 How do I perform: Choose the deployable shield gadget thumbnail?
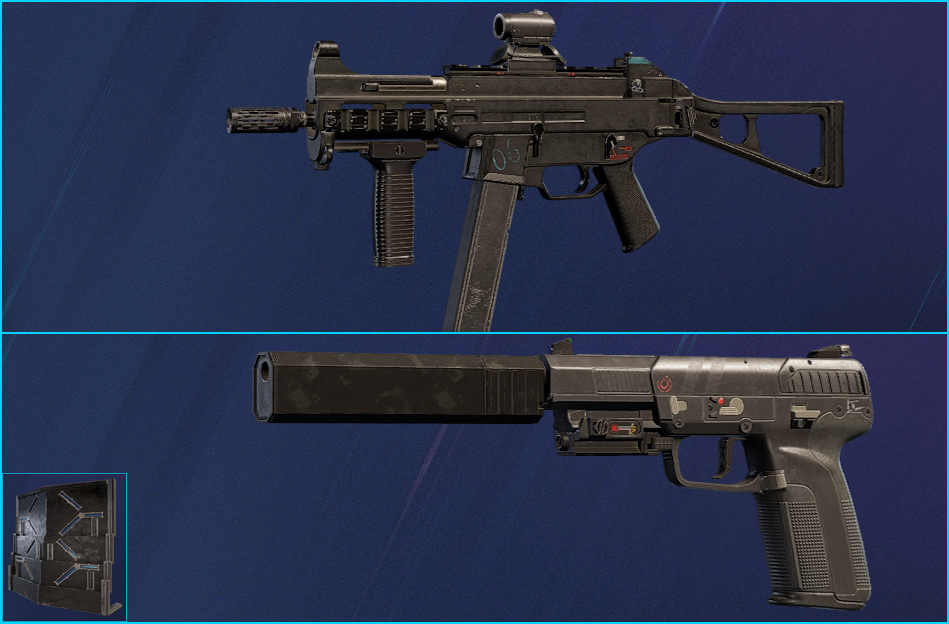[x=65, y=547]
